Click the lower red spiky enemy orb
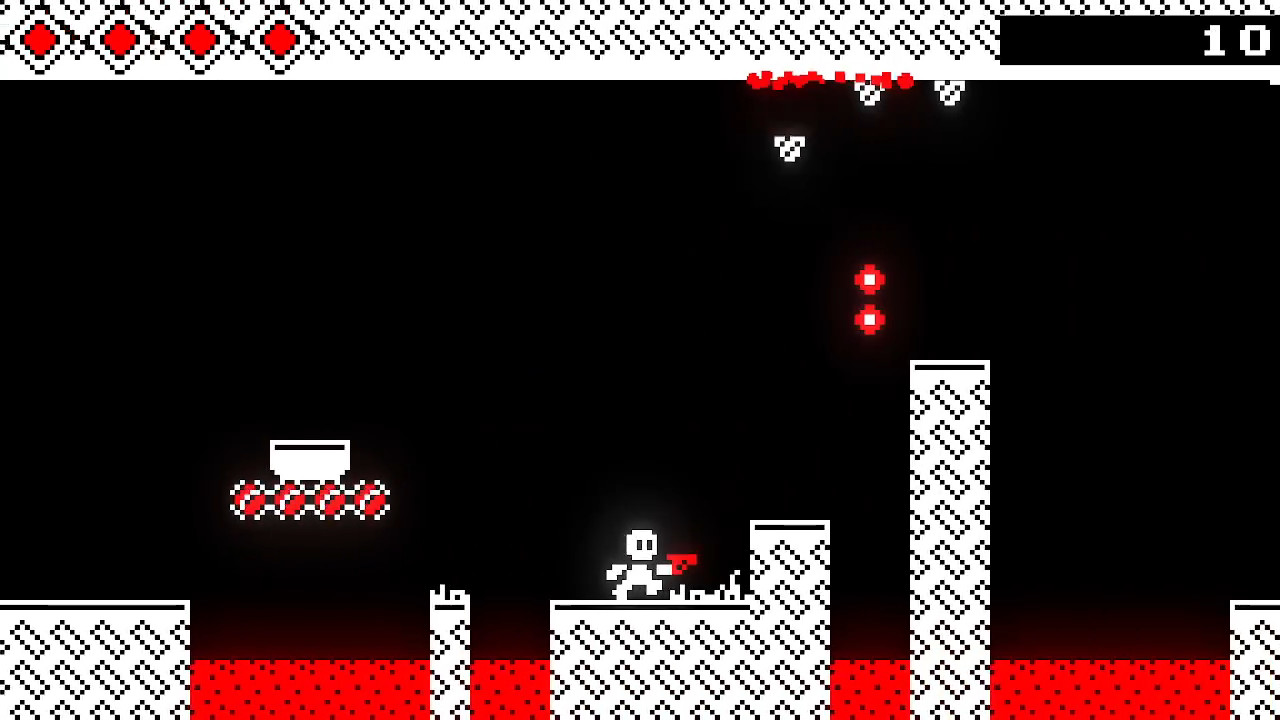 point(869,318)
